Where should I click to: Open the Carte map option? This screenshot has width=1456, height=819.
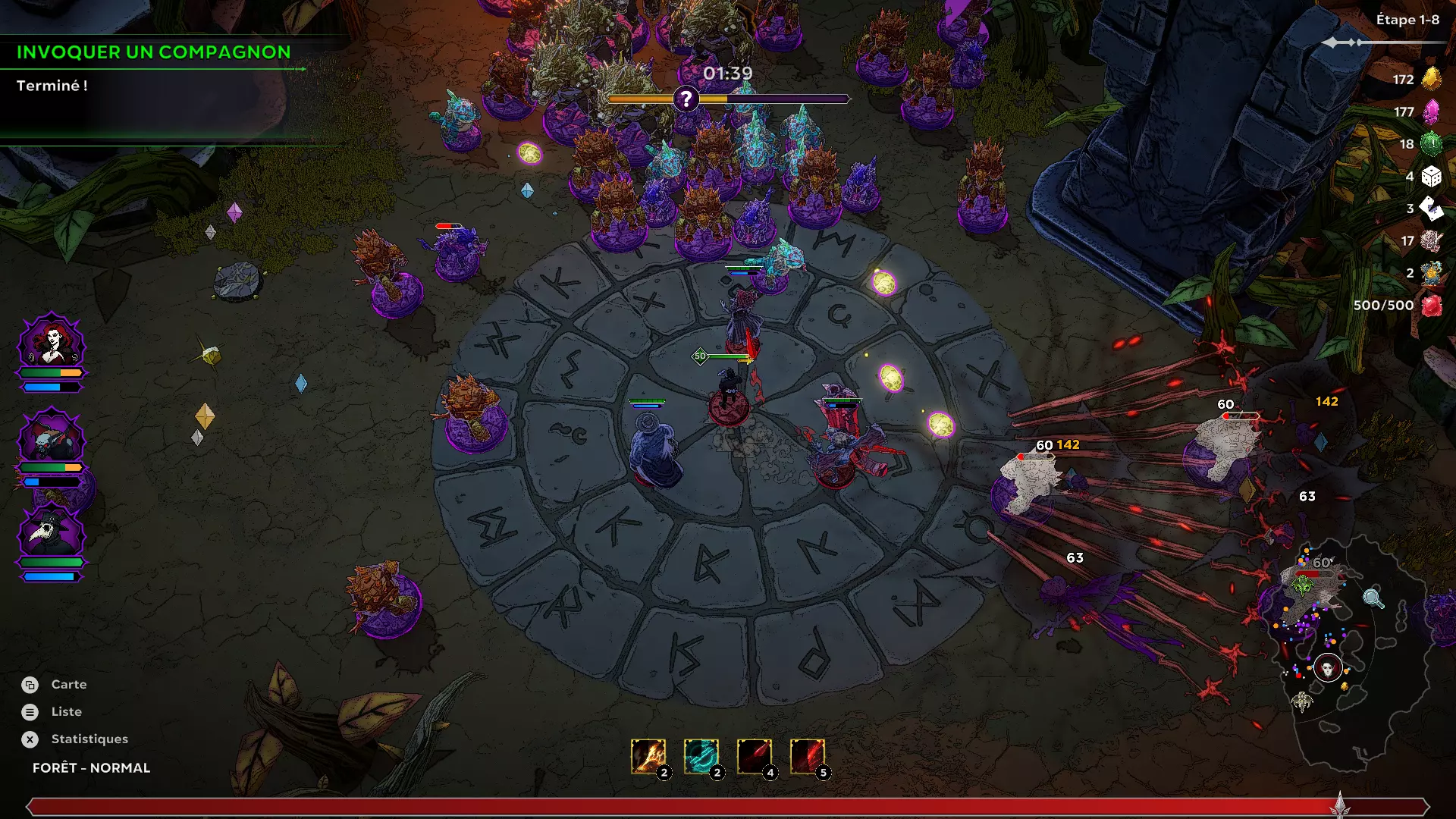[x=68, y=685]
